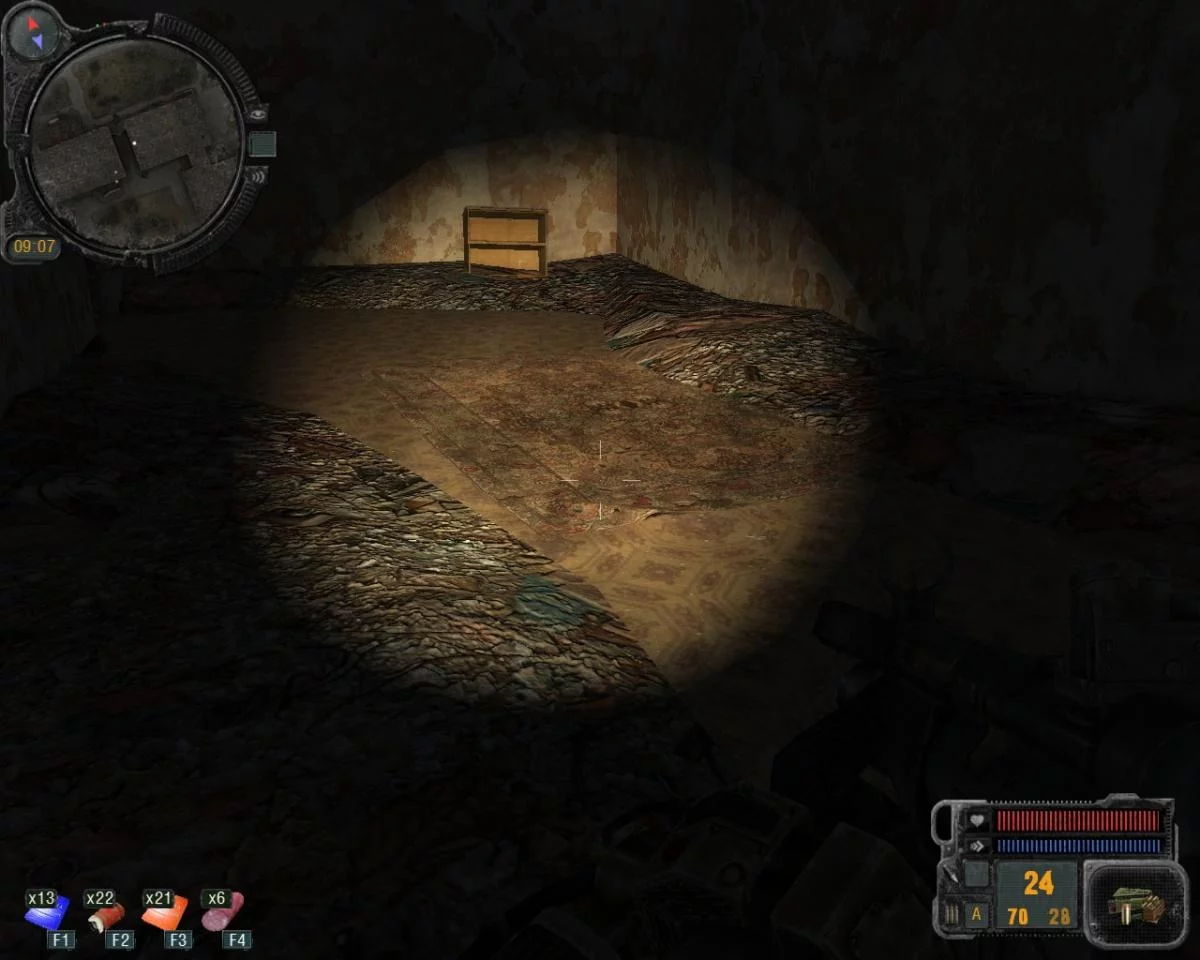Click the compass with red and blue arrows
1200x960 pixels.
tap(32, 33)
